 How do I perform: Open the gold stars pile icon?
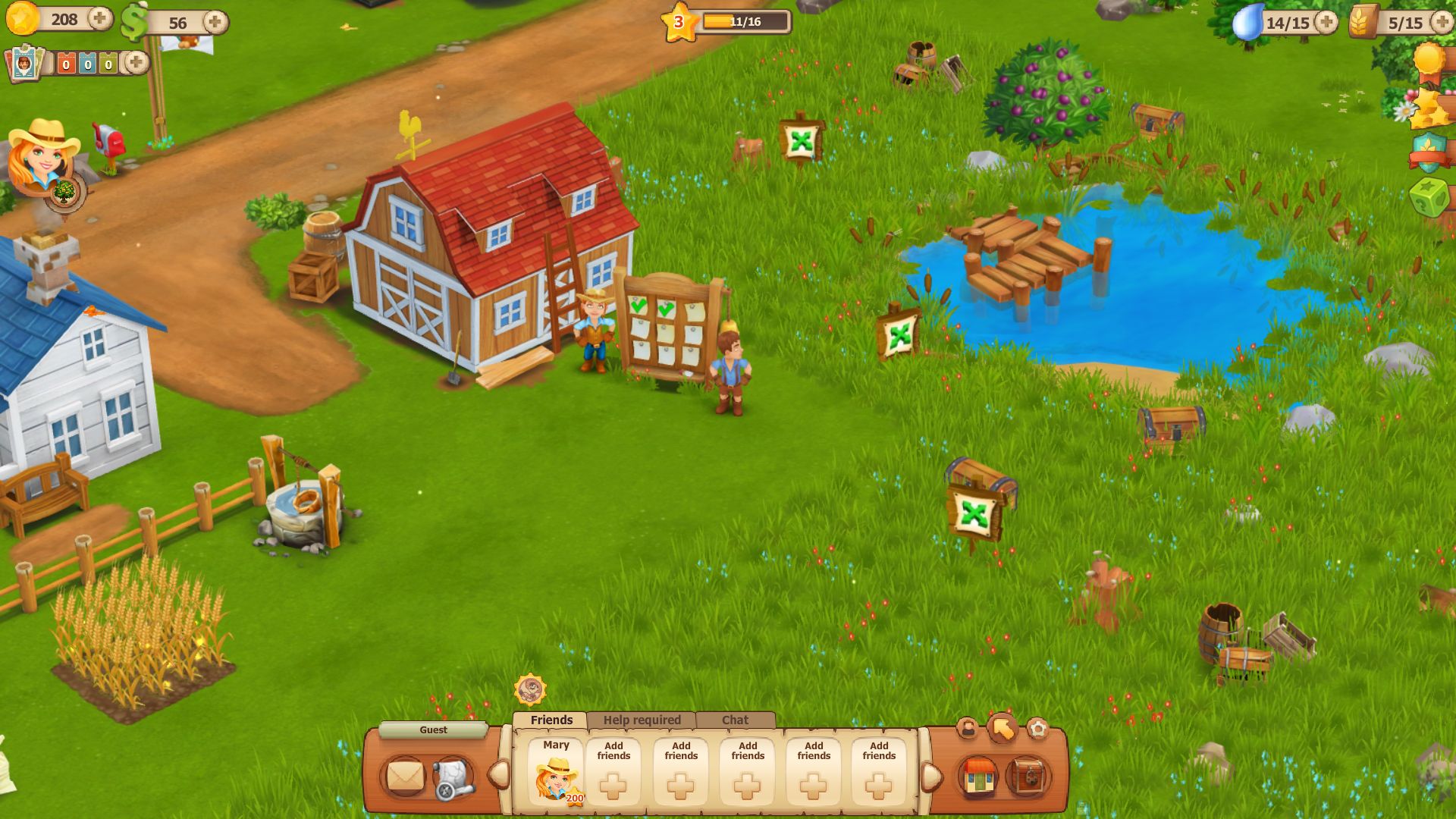click(x=1429, y=108)
